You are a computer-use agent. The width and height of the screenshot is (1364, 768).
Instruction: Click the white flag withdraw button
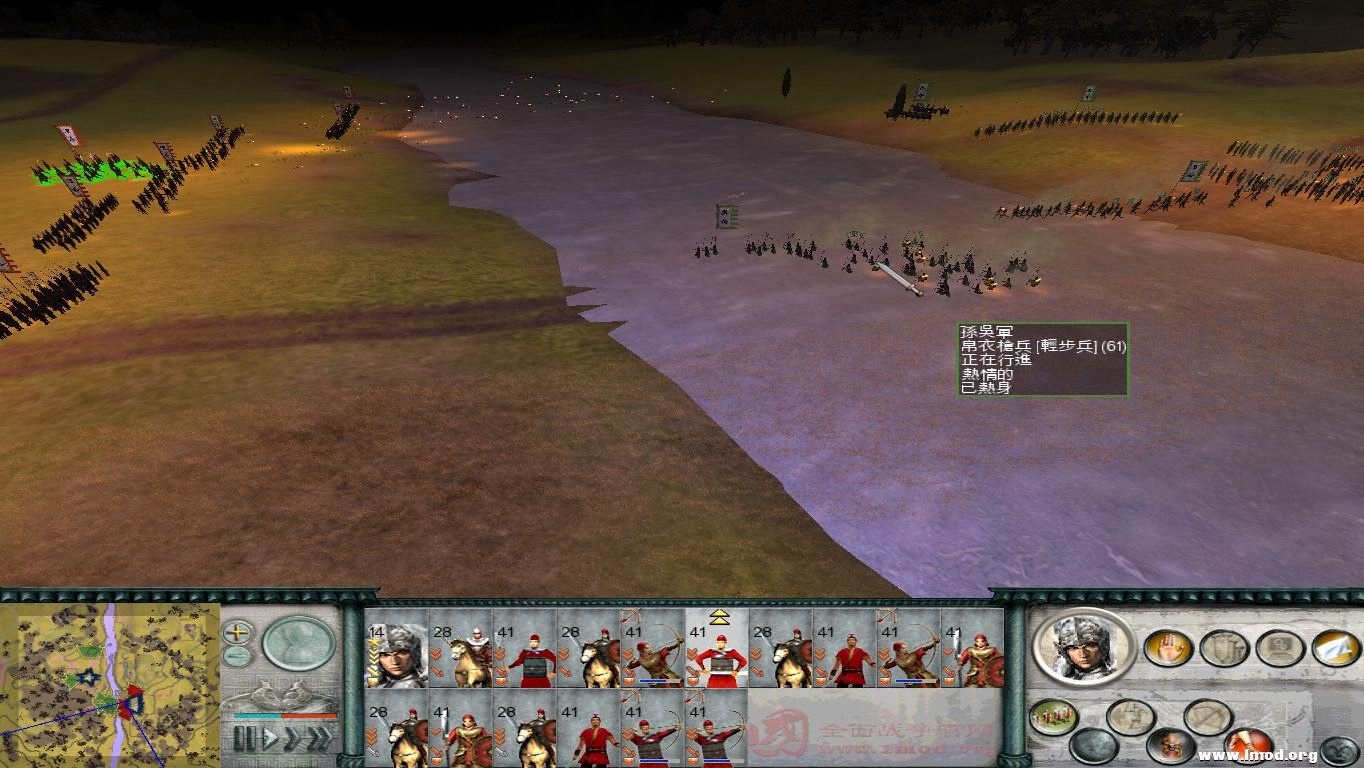[x=1335, y=648]
